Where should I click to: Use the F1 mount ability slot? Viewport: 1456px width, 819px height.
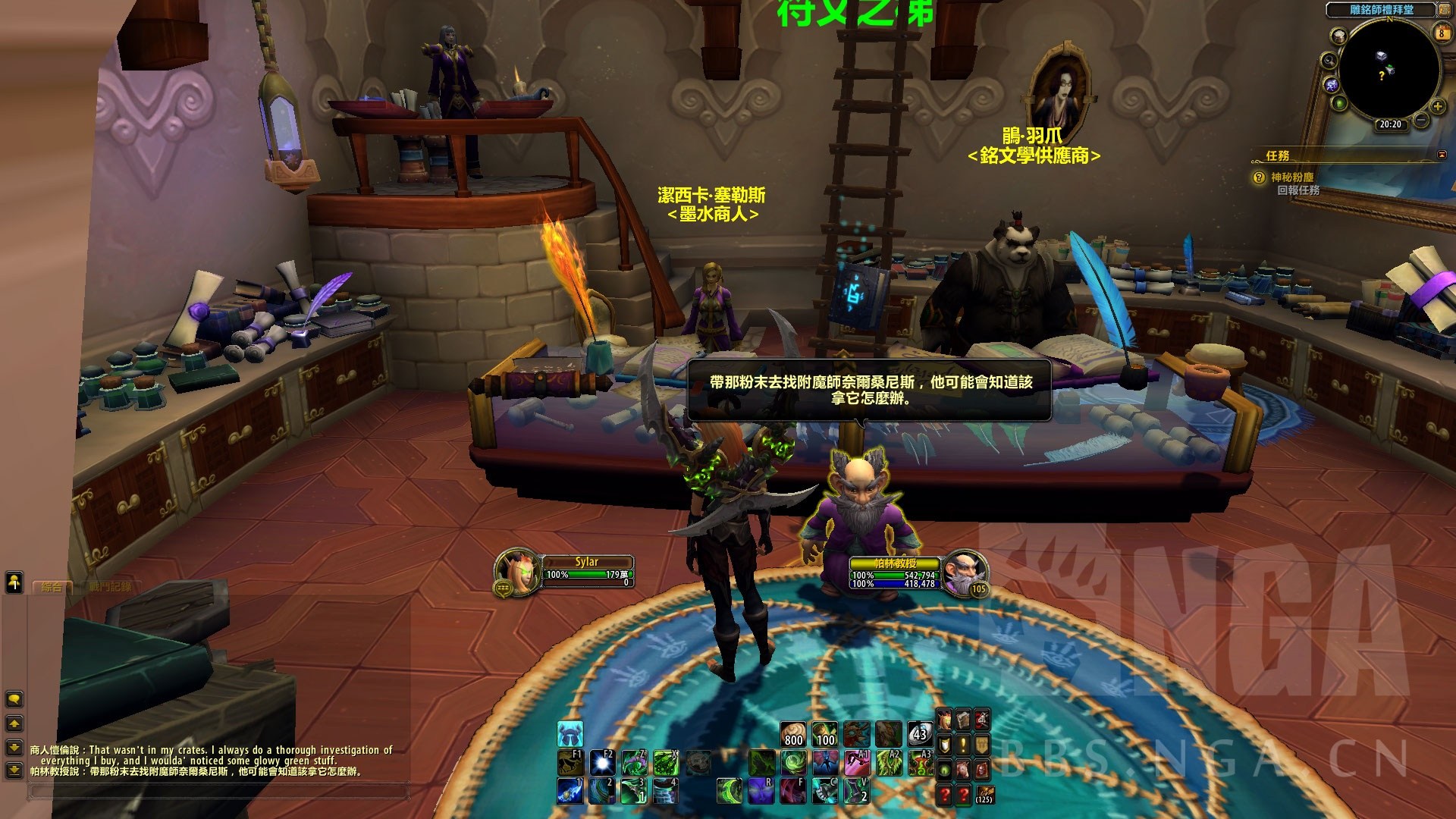click(x=570, y=761)
